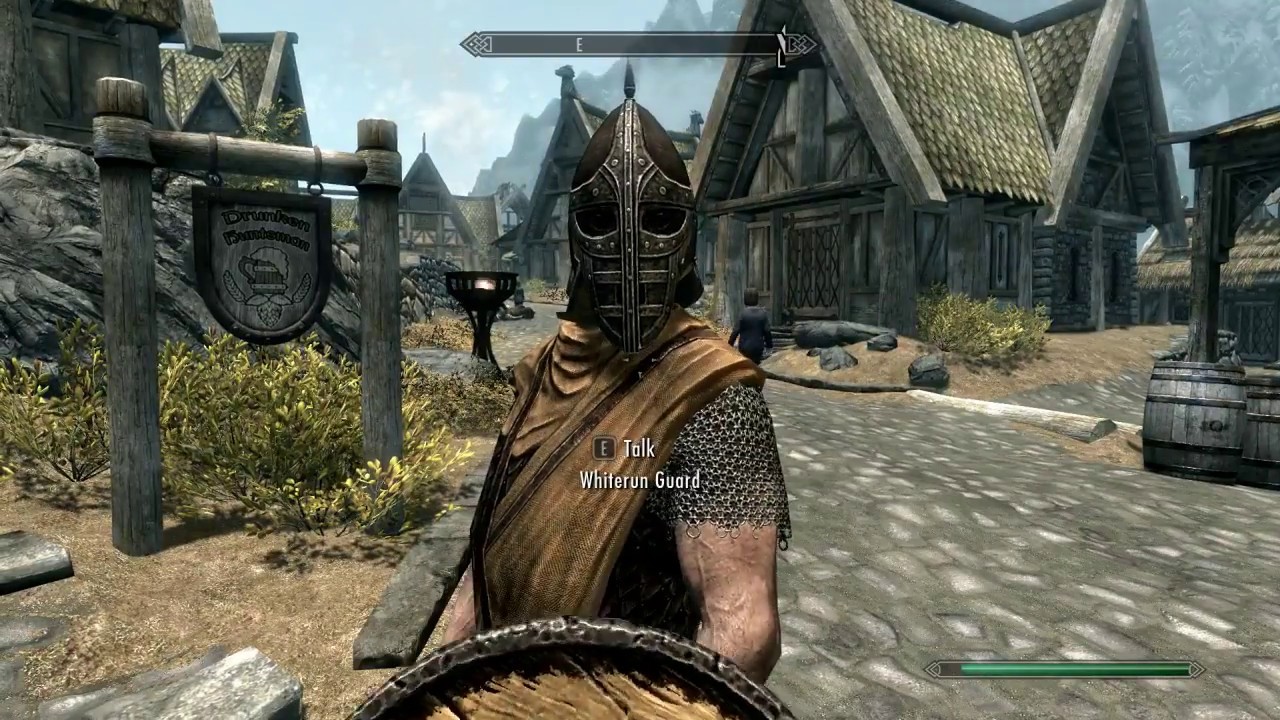Select the compass E direction marker
Image resolution: width=1280 pixels, height=720 pixels.
click(x=578, y=44)
